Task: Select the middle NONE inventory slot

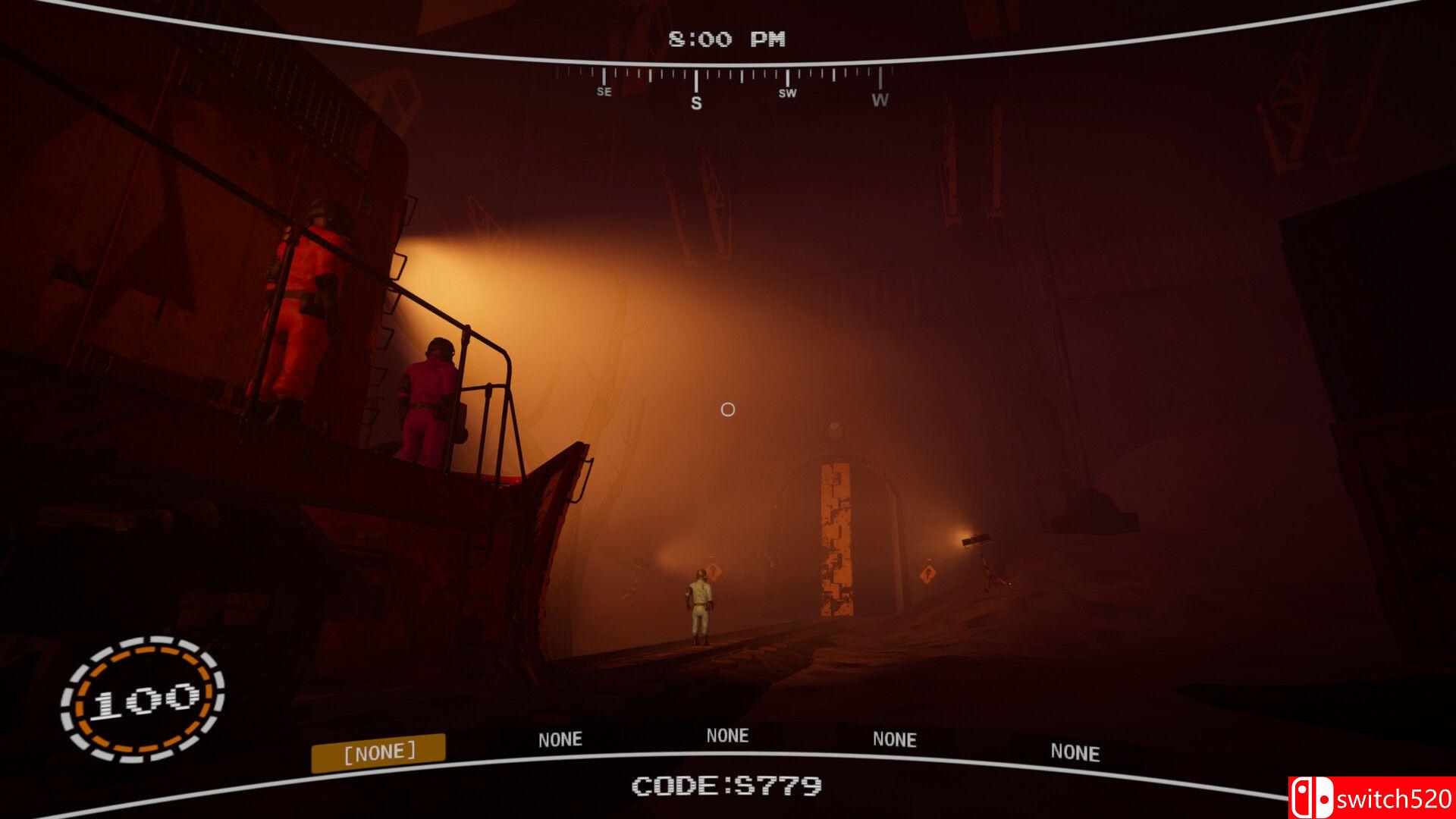Action: coord(726,734)
